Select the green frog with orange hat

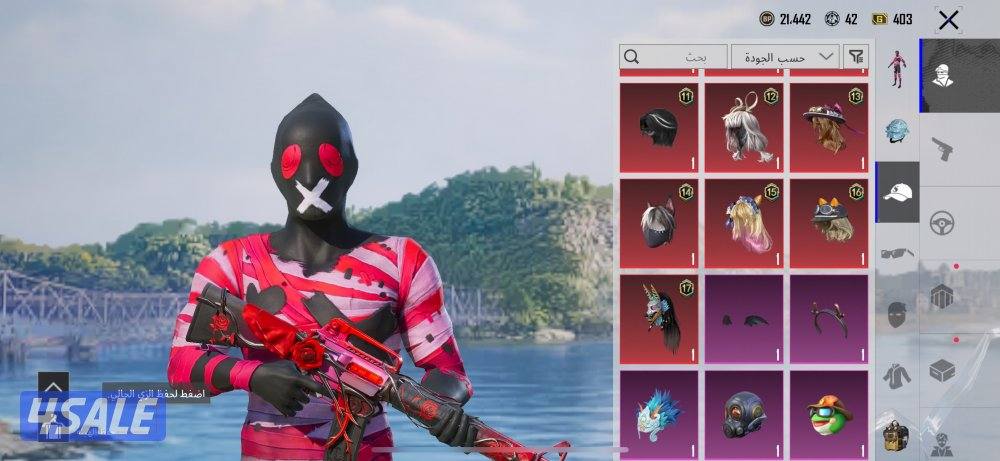click(x=829, y=414)
